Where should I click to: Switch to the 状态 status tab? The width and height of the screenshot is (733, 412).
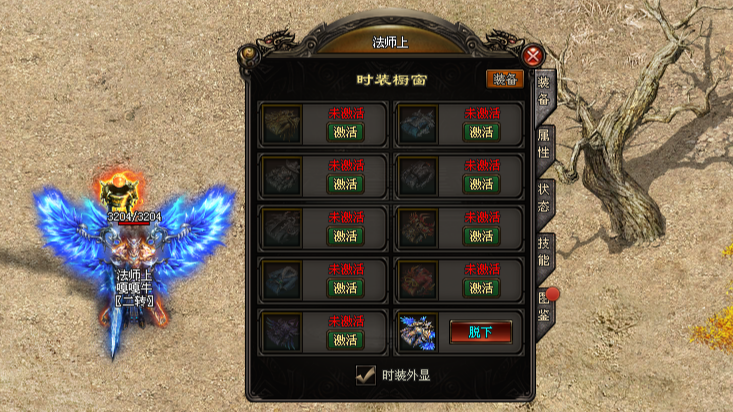[543, 196]
